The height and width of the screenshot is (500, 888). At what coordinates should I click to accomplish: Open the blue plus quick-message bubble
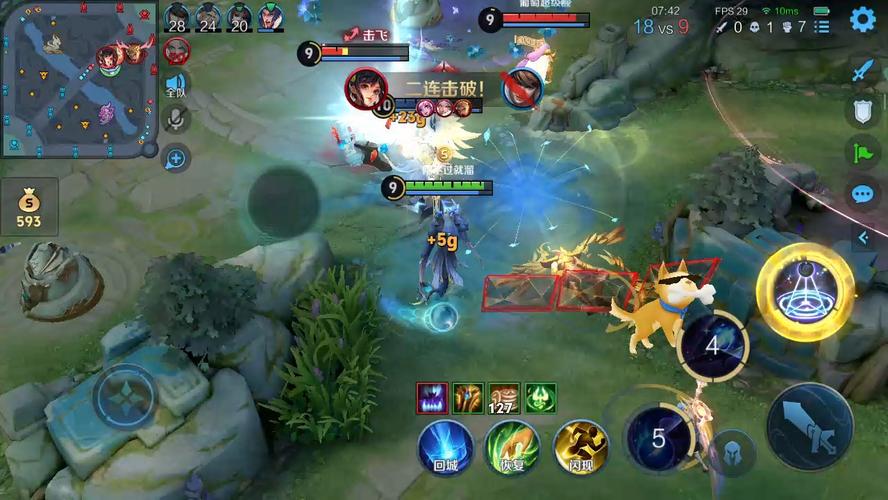(176, 156)
